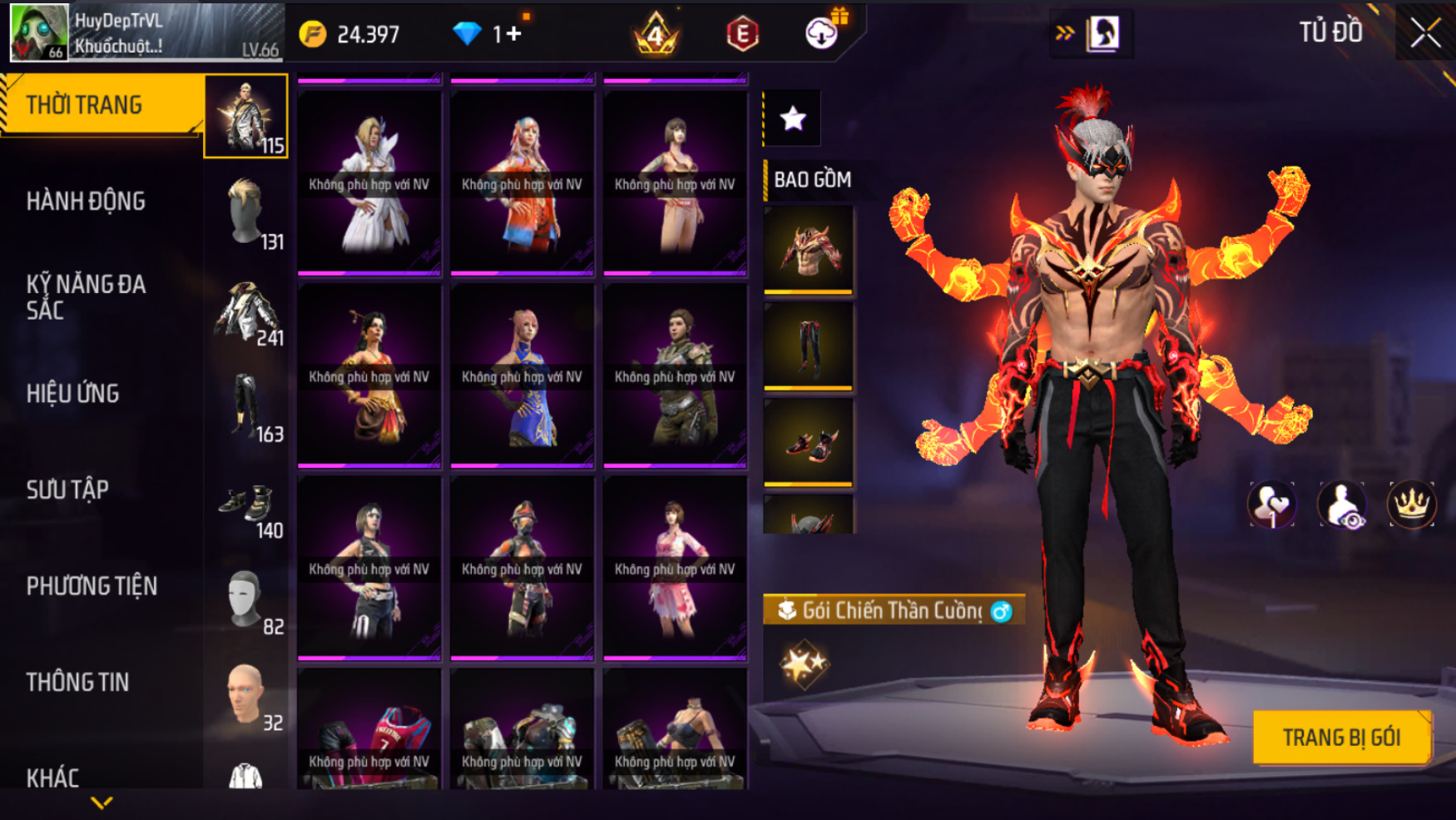
Task: Switch to the HÀNH ĐỘNG category
Action: point(86,201)
